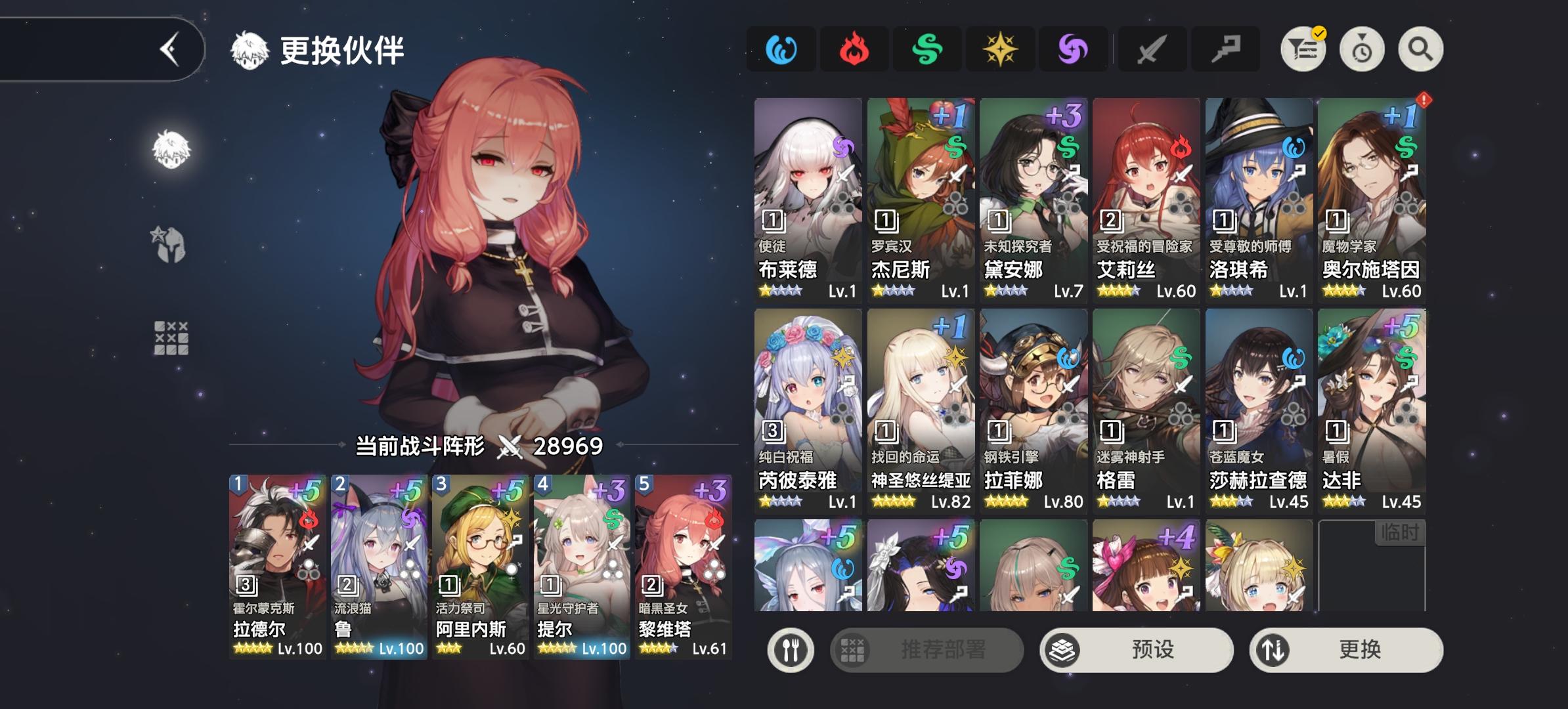The image size is (1568, 709).
Task: Toggle the green wind element filter
Action: (x=928, y=48)
